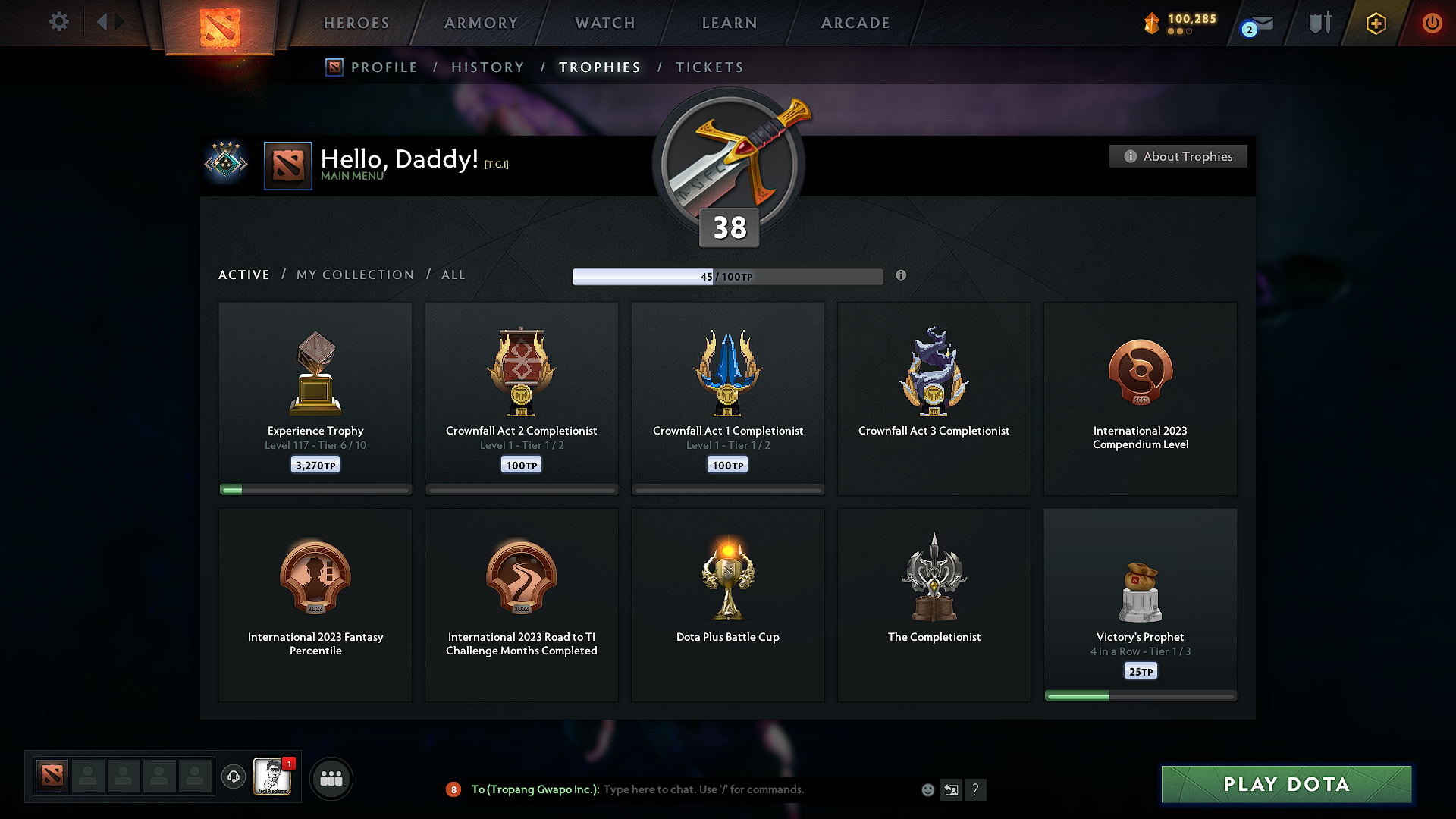Image resolution: width=1456 pixels, height=819 pixels.
Task: Select the Fogi Problems avatar thumbnail
Action: coord(273,777)
